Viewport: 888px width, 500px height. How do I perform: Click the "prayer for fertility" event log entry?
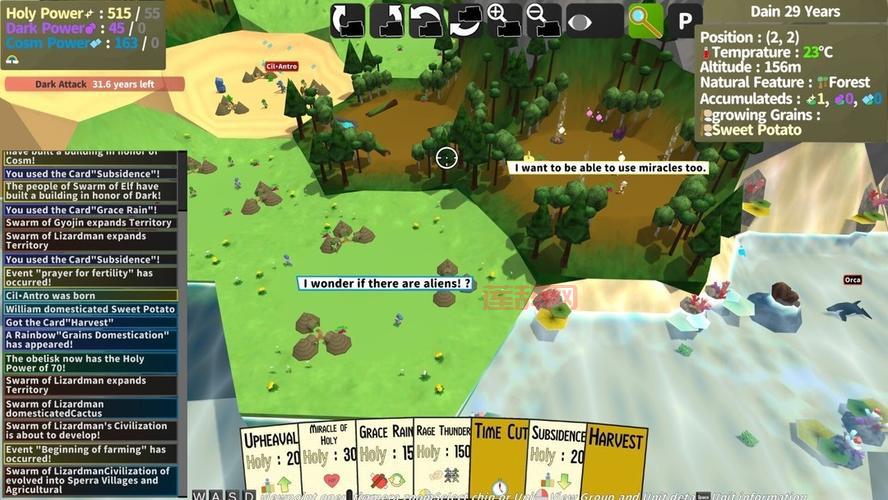pos(91,277)
